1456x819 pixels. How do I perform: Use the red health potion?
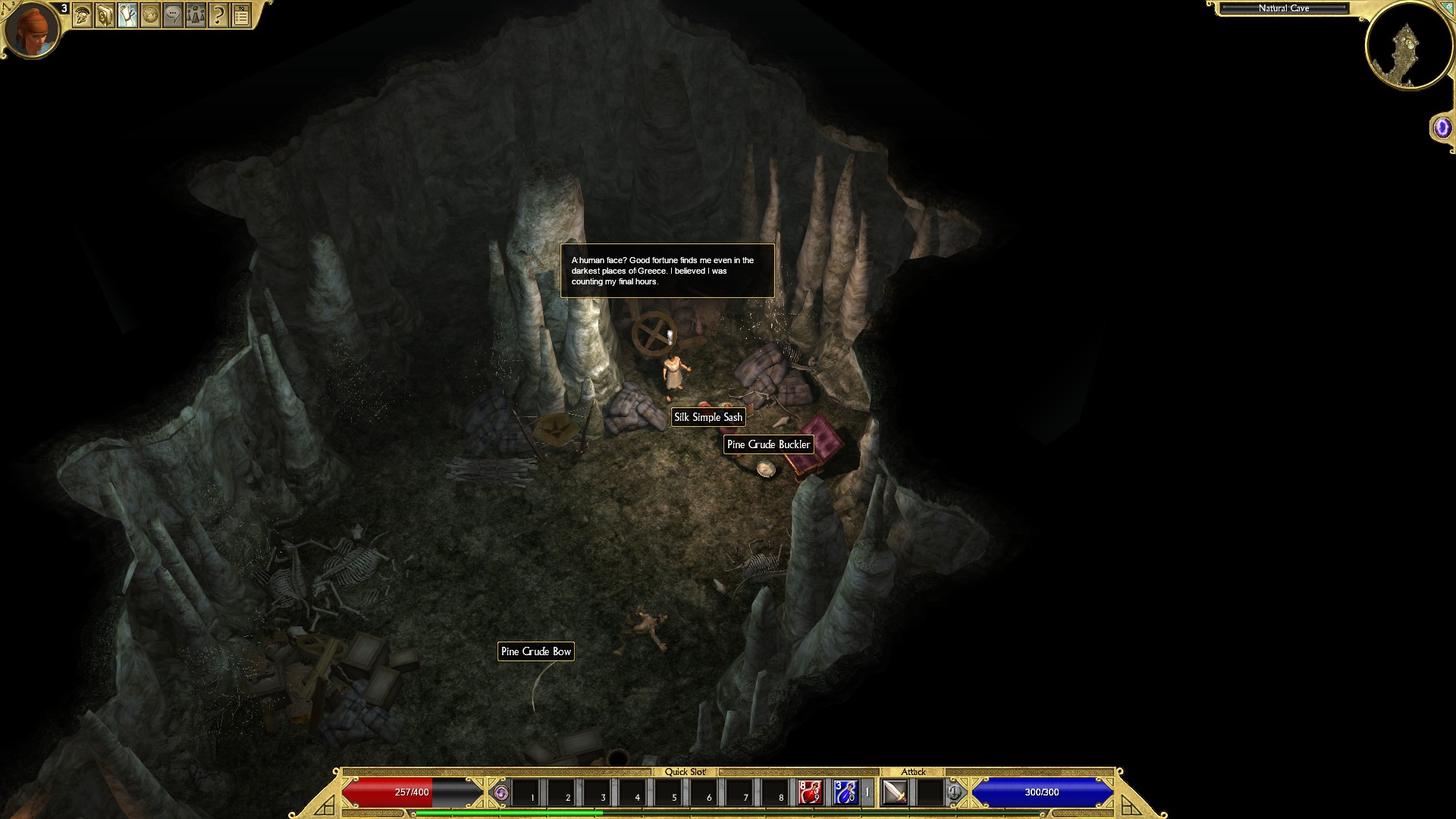(810, 792)
